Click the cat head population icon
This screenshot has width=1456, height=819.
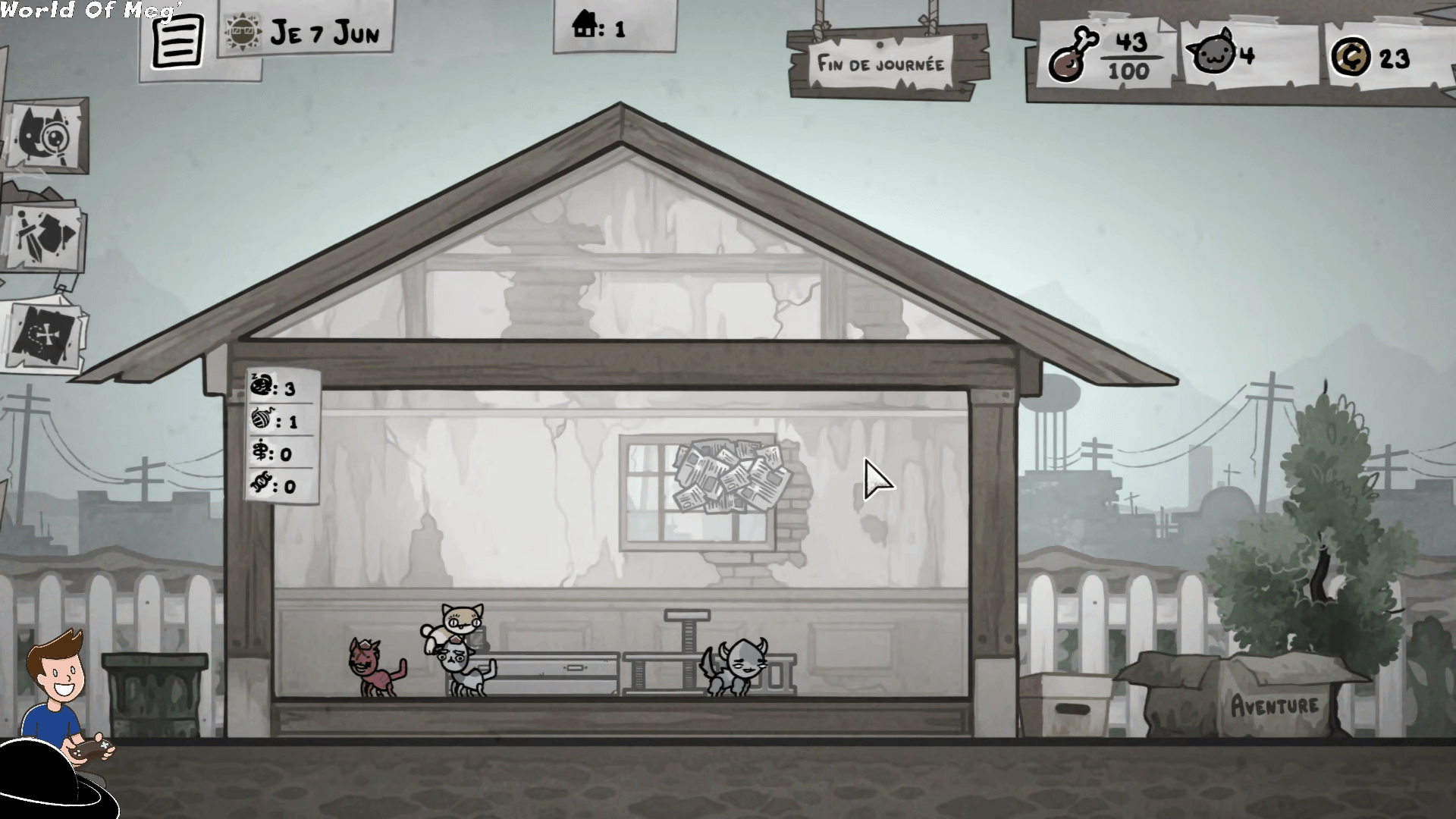click(1211, 54)
